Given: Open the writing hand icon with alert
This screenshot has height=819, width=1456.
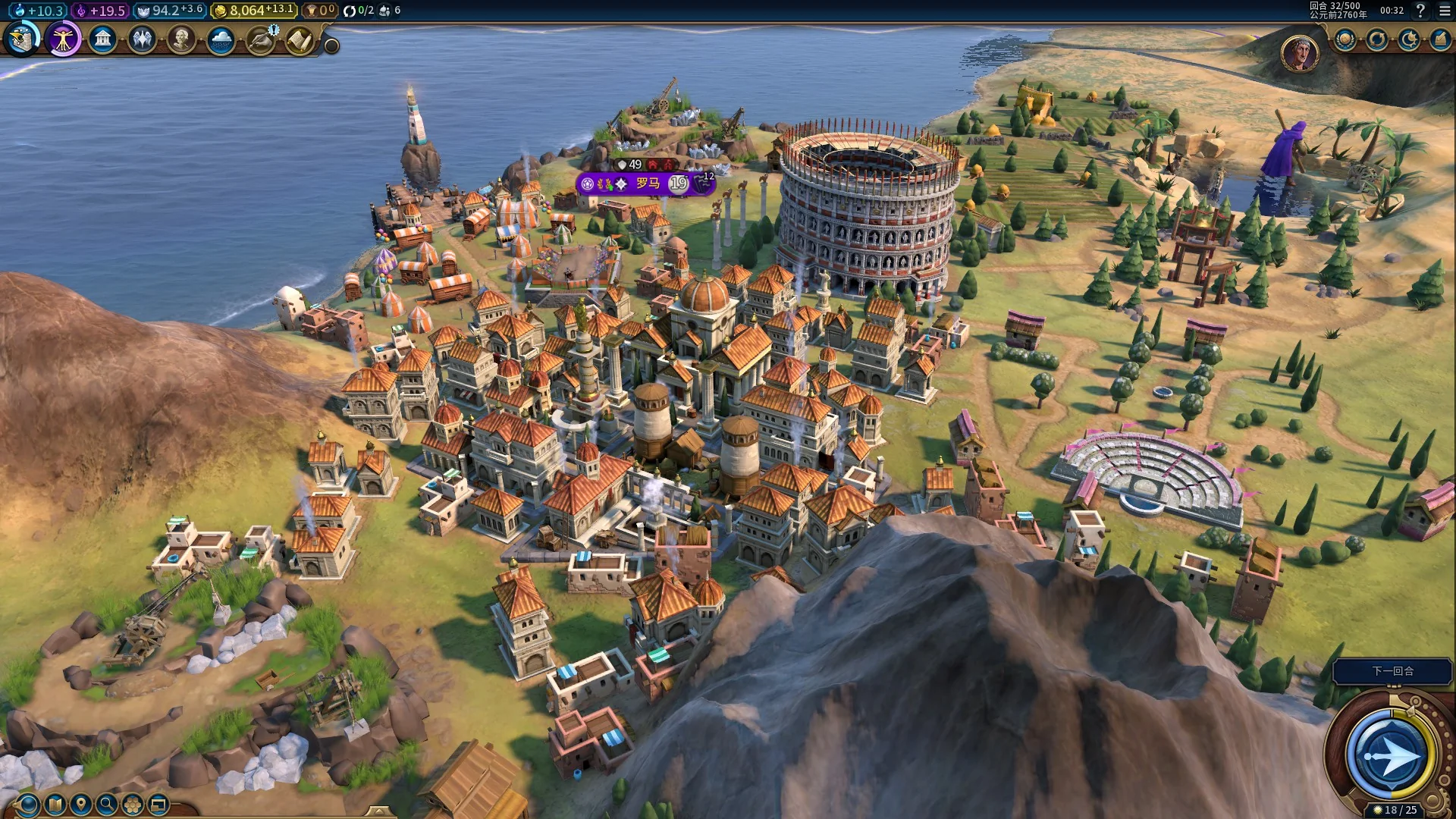Looking at the screenshot, I should pyautogui.click(x=261, y=39).
